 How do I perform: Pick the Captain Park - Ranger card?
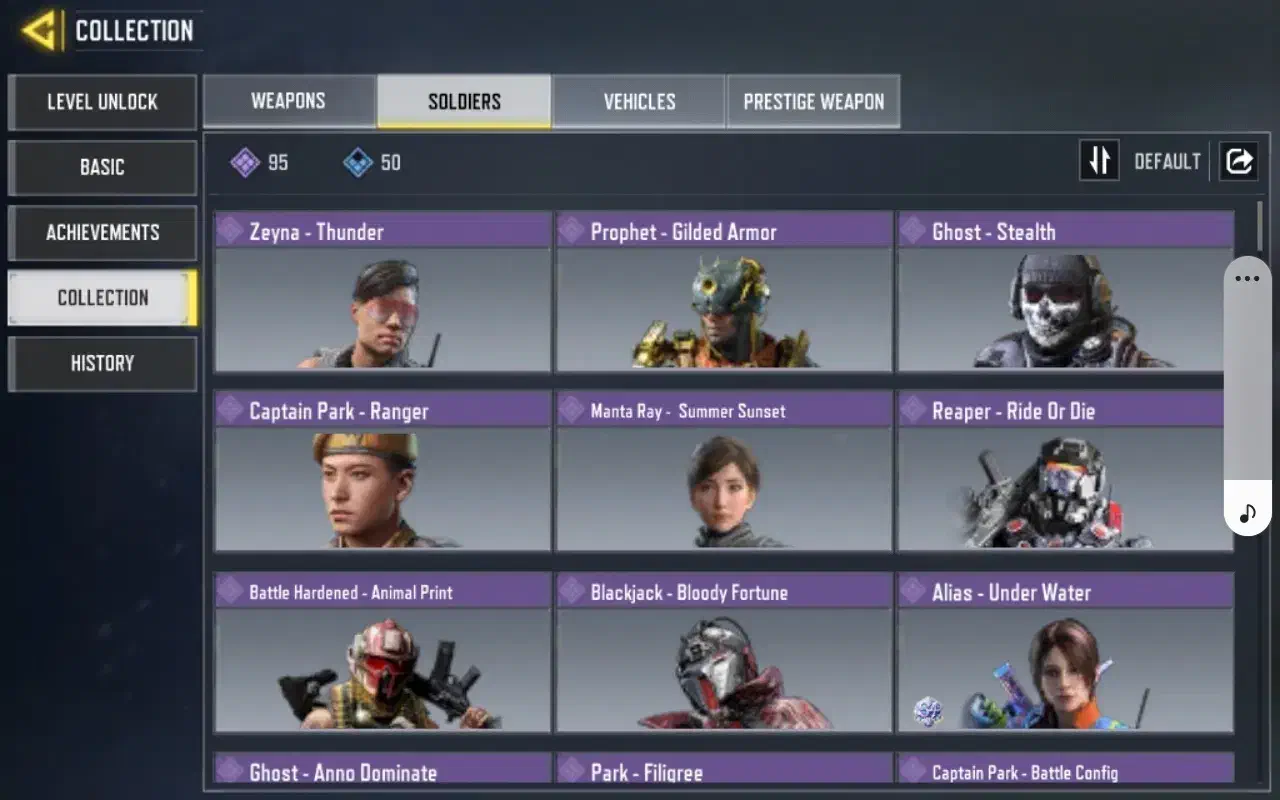(x=382, y=471)
